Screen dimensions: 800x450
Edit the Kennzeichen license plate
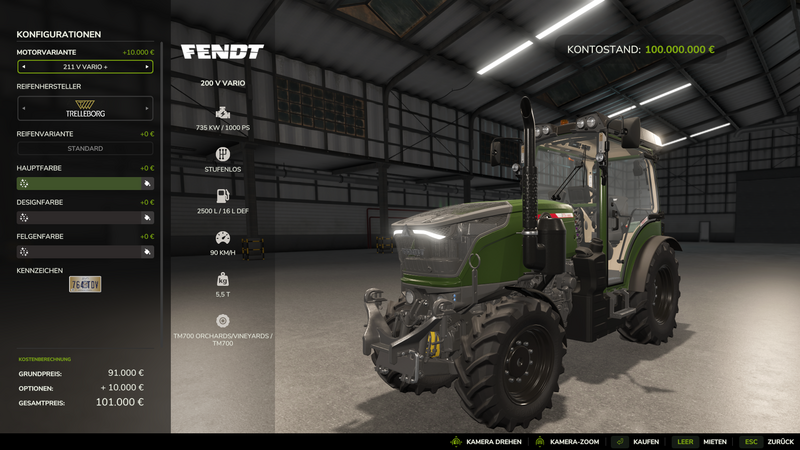(x=85, y=285)
